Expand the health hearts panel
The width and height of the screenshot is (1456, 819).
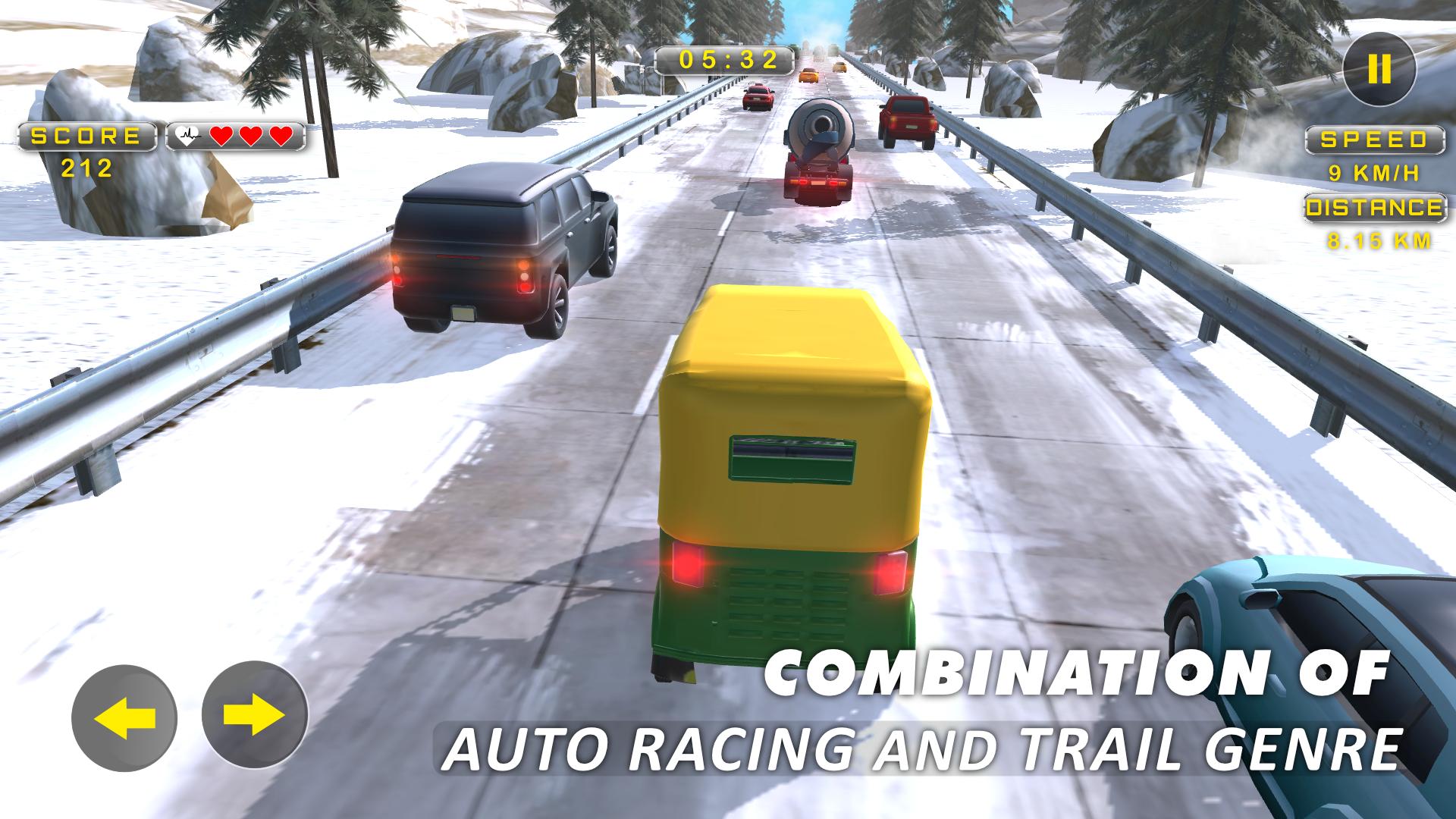235,136
